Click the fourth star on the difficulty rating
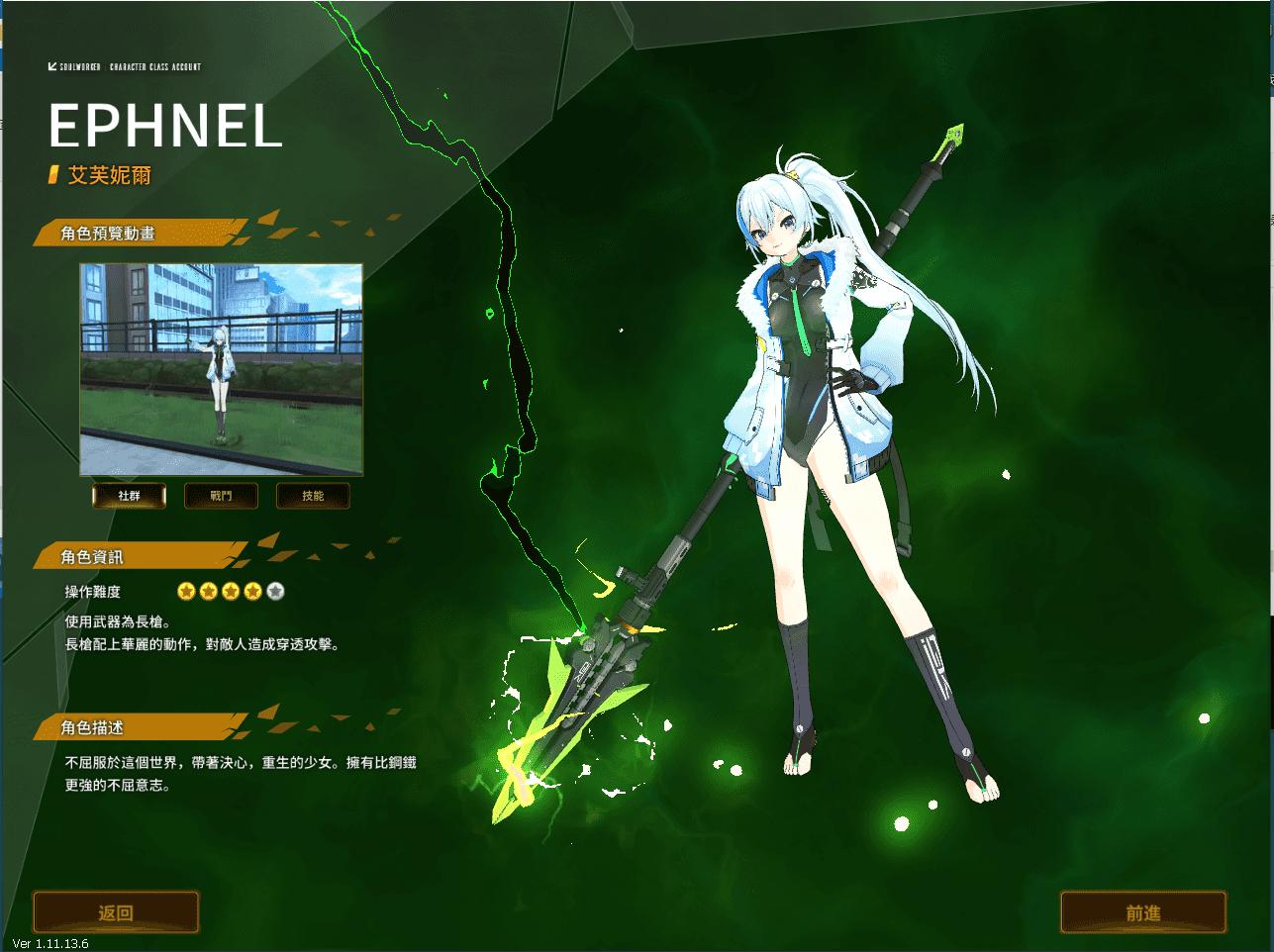This screenshot has height=952, width=1274. (x=252, y=591)
